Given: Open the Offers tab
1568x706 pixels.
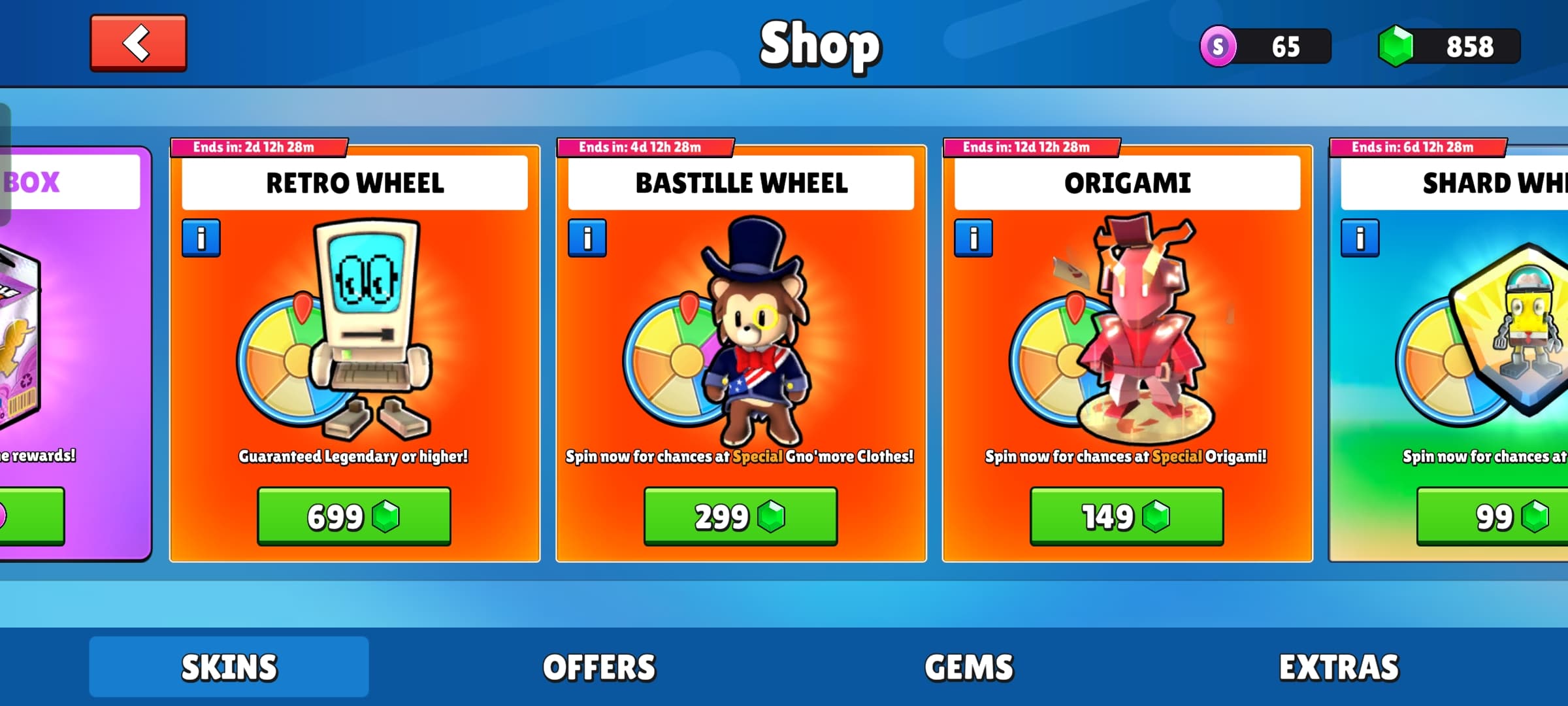Looking at the screenshot, I should (599, 667).
